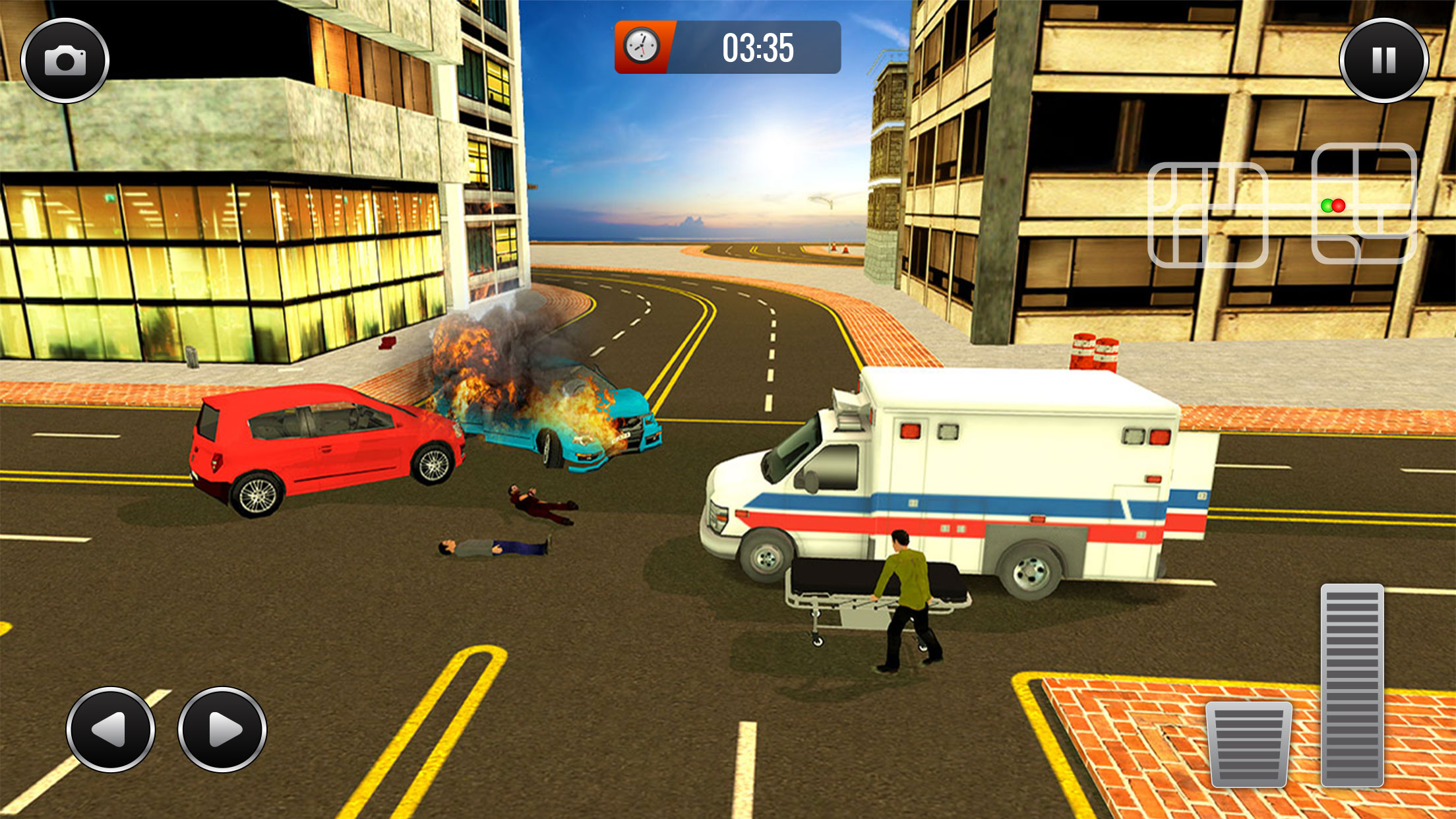1456x819 pixels.
Task: Tap the camera view button
Action: pos(65,61)
